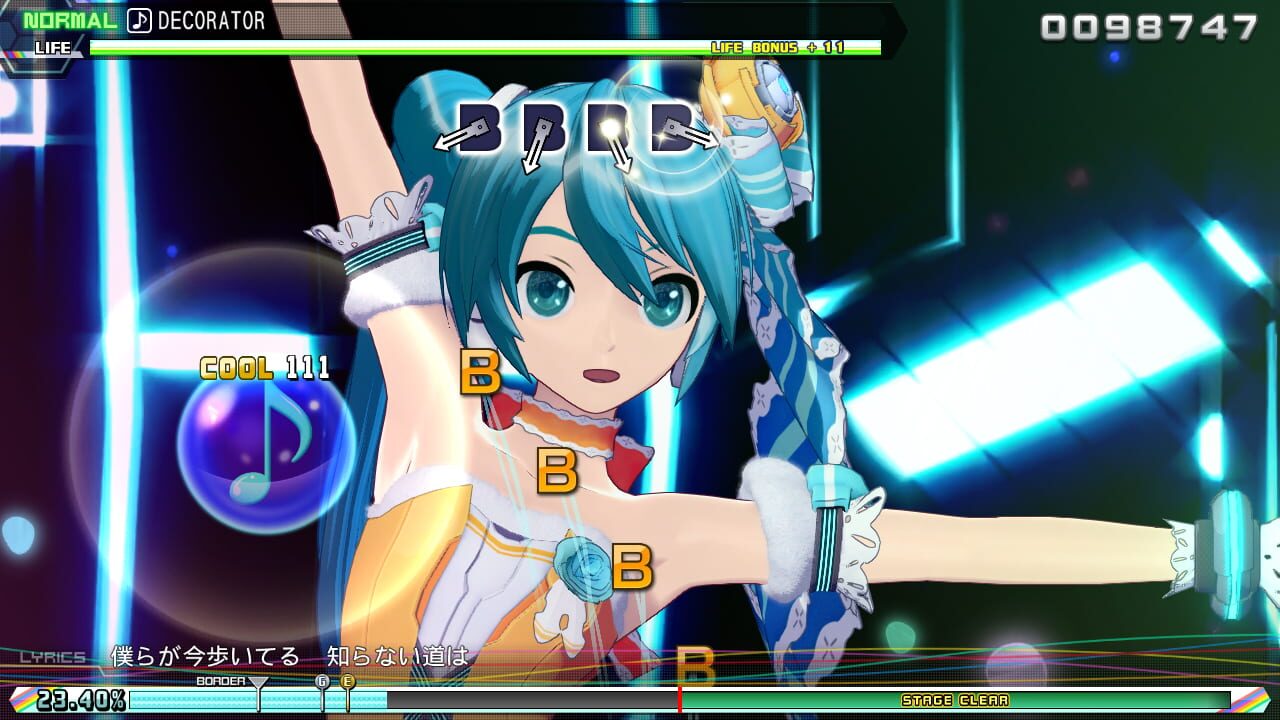Click the LIFE label
Screen dimensions: 1280x720
pos(55,46)
